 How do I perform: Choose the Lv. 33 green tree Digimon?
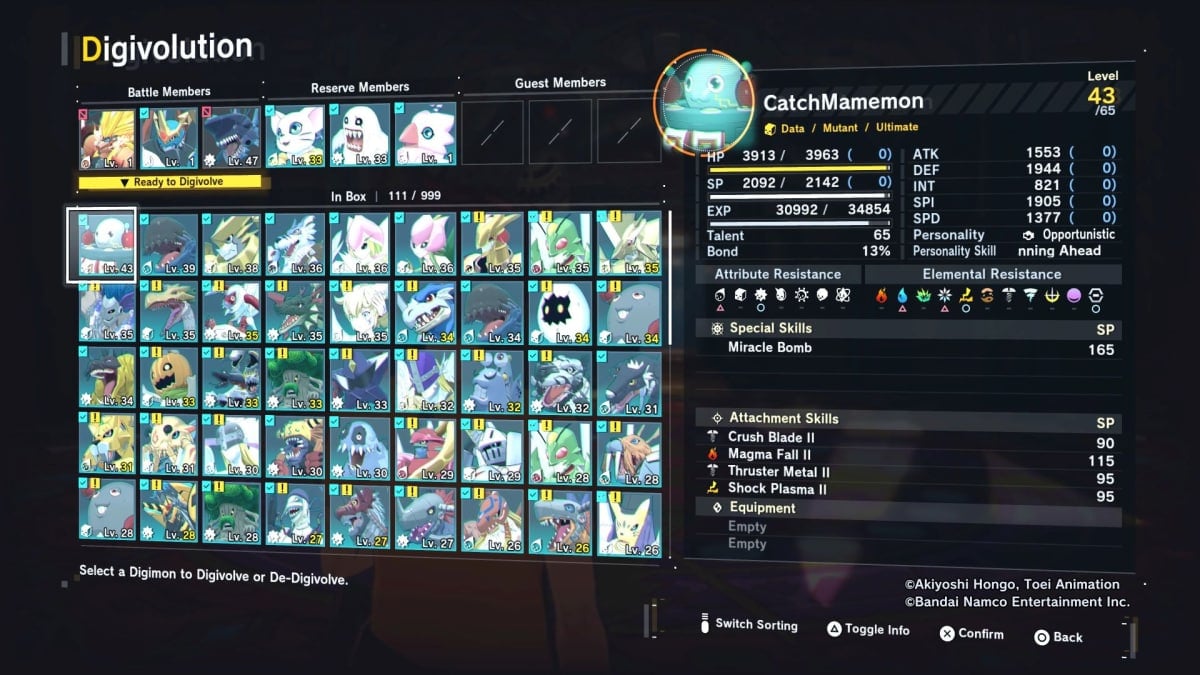pyautogui.click(x=296, y=380)
